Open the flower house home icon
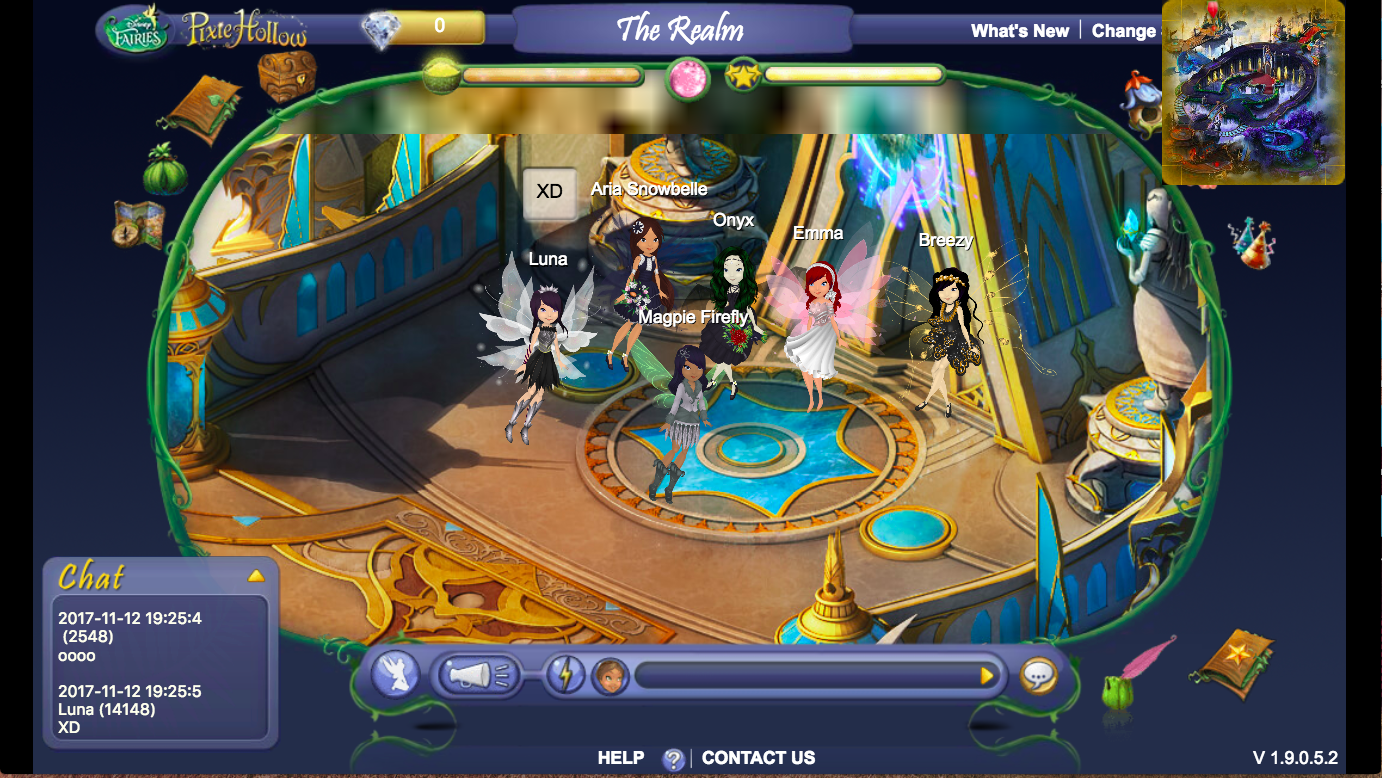 tap(1143, 99)
